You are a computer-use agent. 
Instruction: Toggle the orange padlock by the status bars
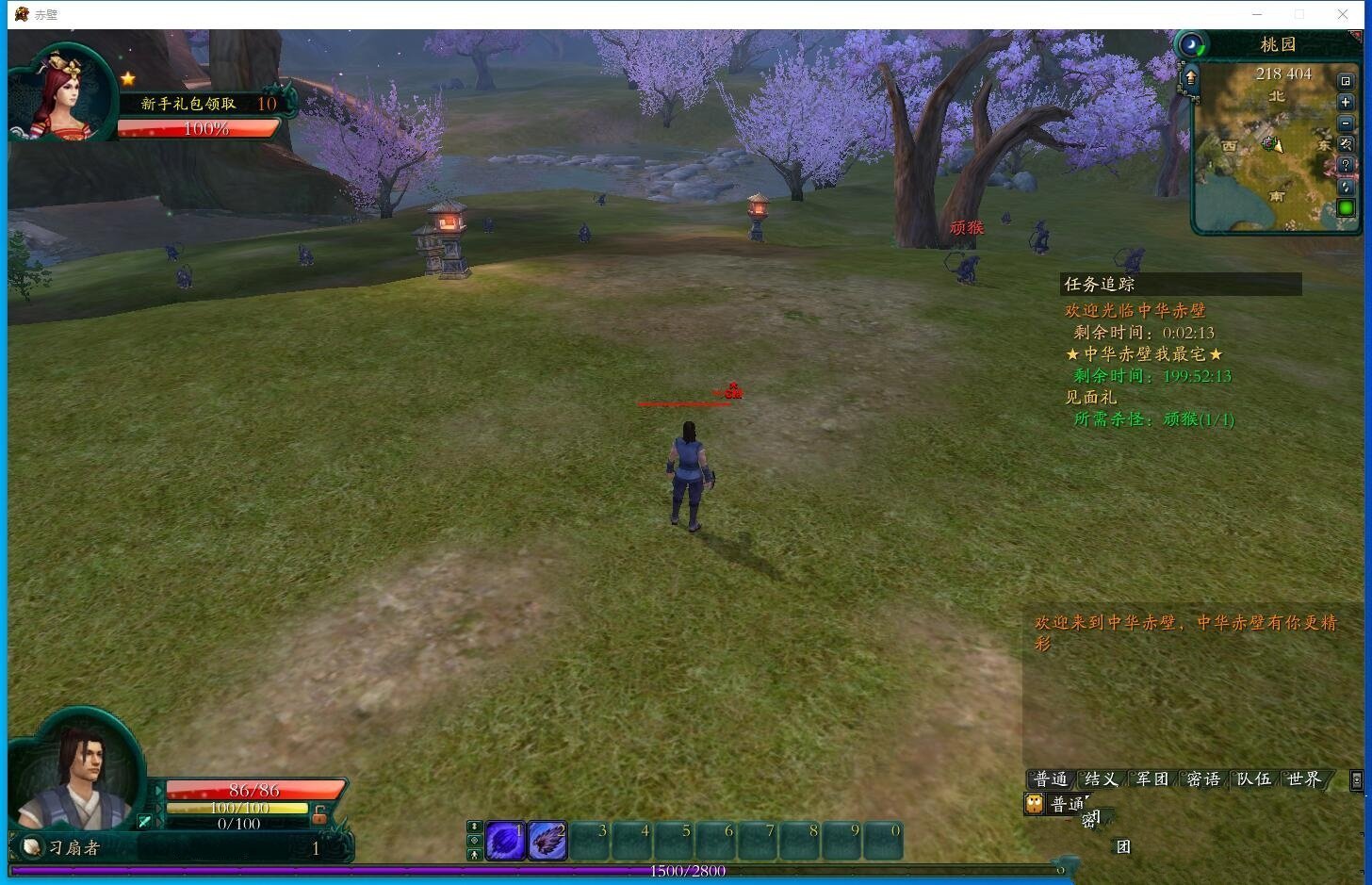point(319,813)
